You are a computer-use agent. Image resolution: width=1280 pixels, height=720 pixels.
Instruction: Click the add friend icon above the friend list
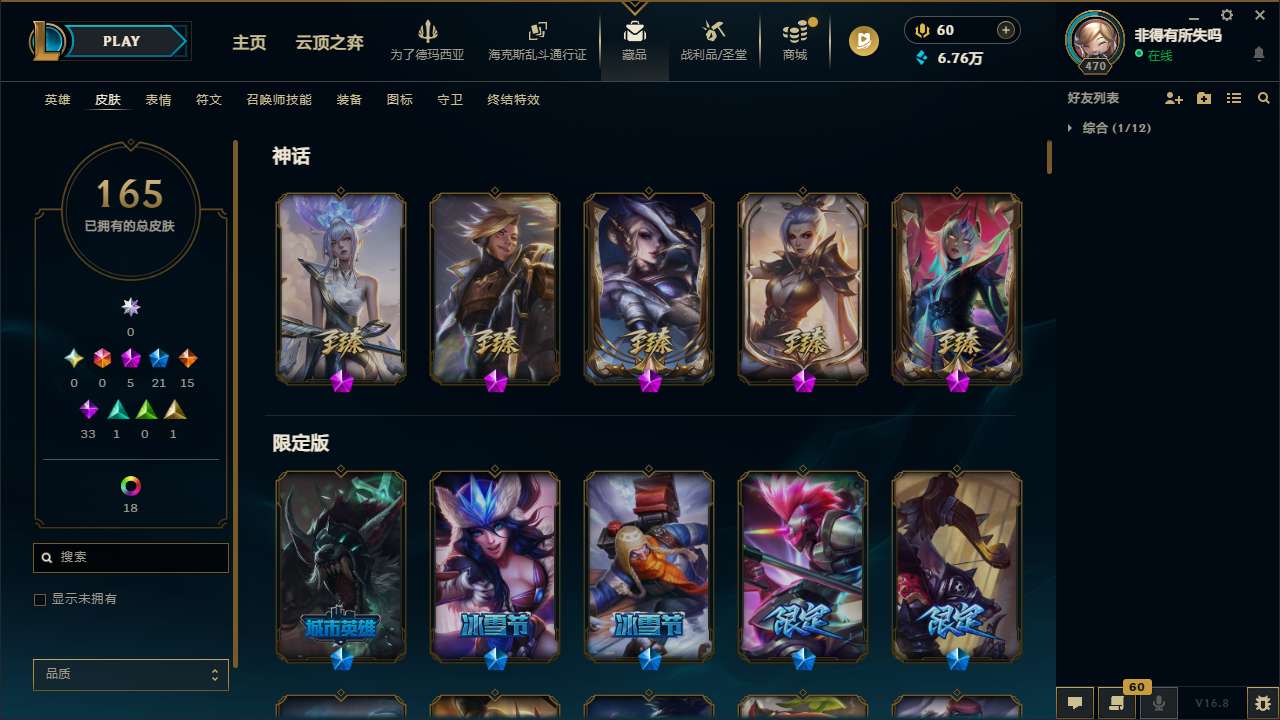coord(1173,98)
